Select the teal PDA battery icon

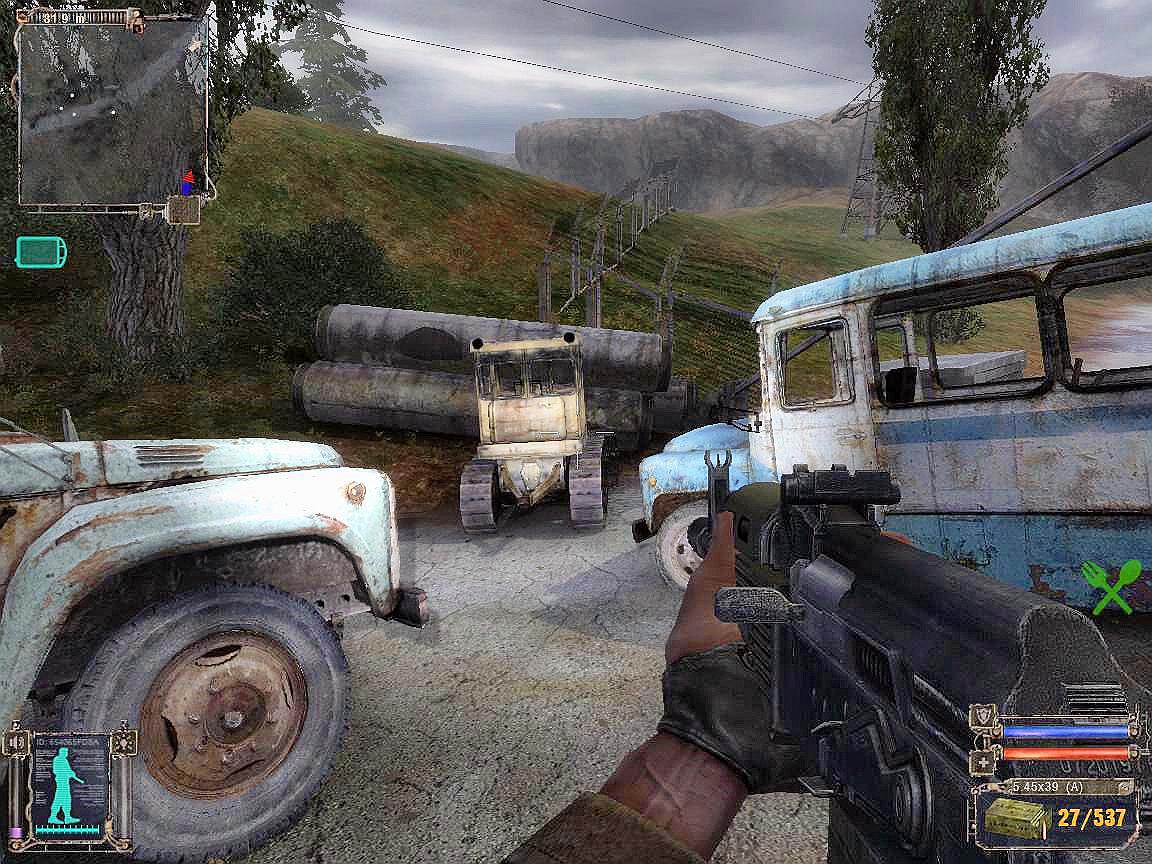tap(41, 252)
